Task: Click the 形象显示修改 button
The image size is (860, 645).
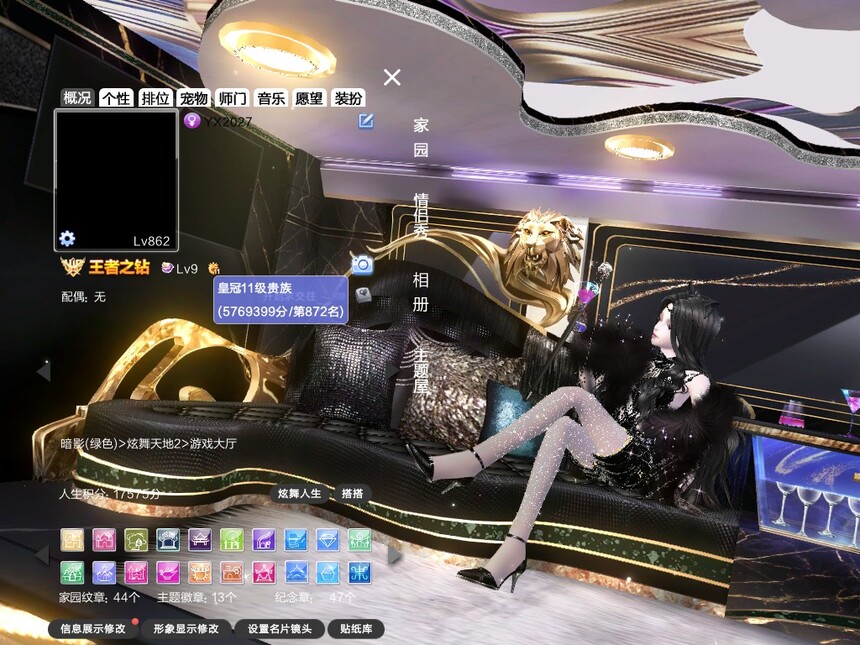Action: (186, 629)
